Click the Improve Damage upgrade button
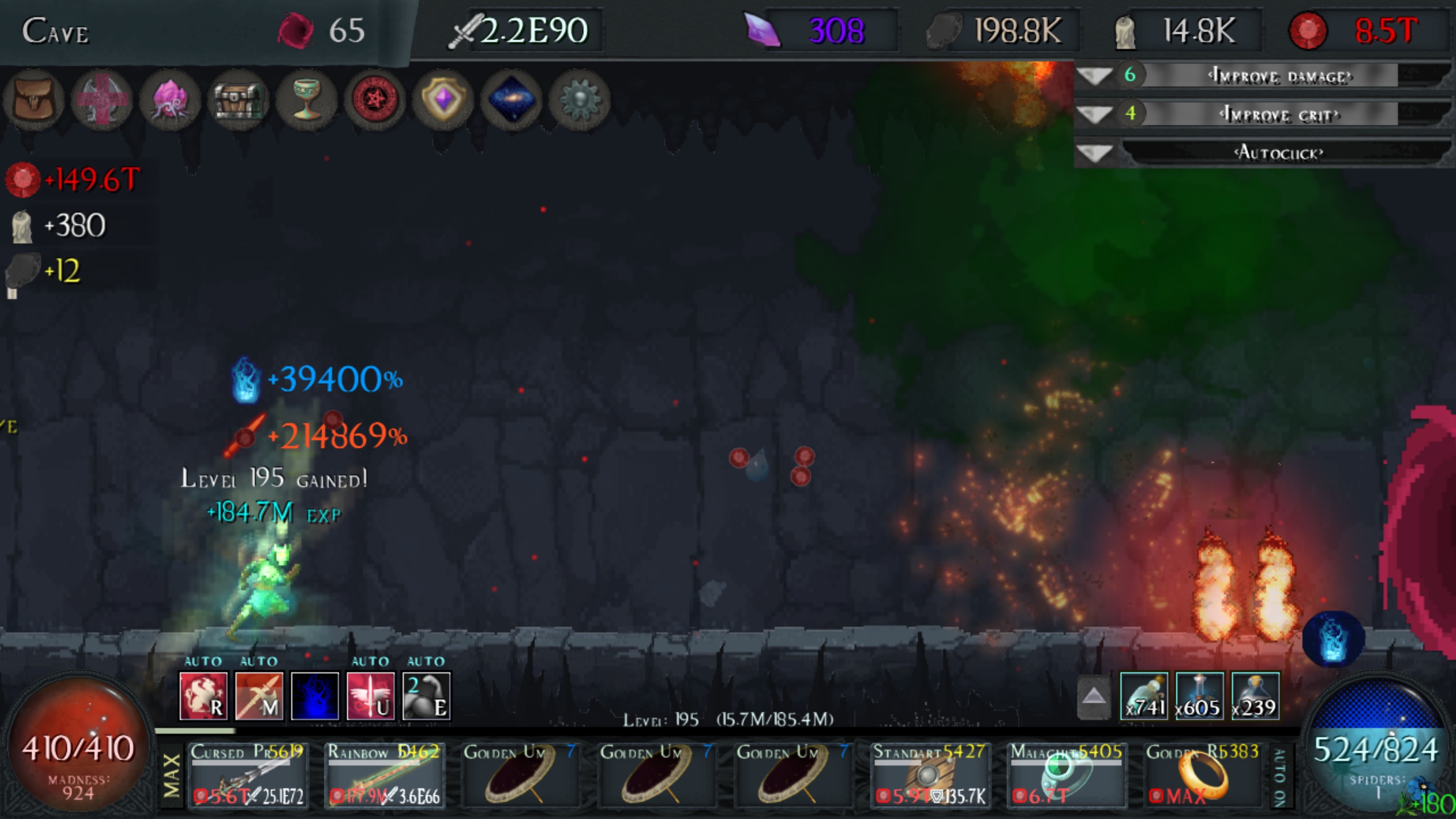1456x819 pixels. pyautogui.click(x=1279, y=76)
